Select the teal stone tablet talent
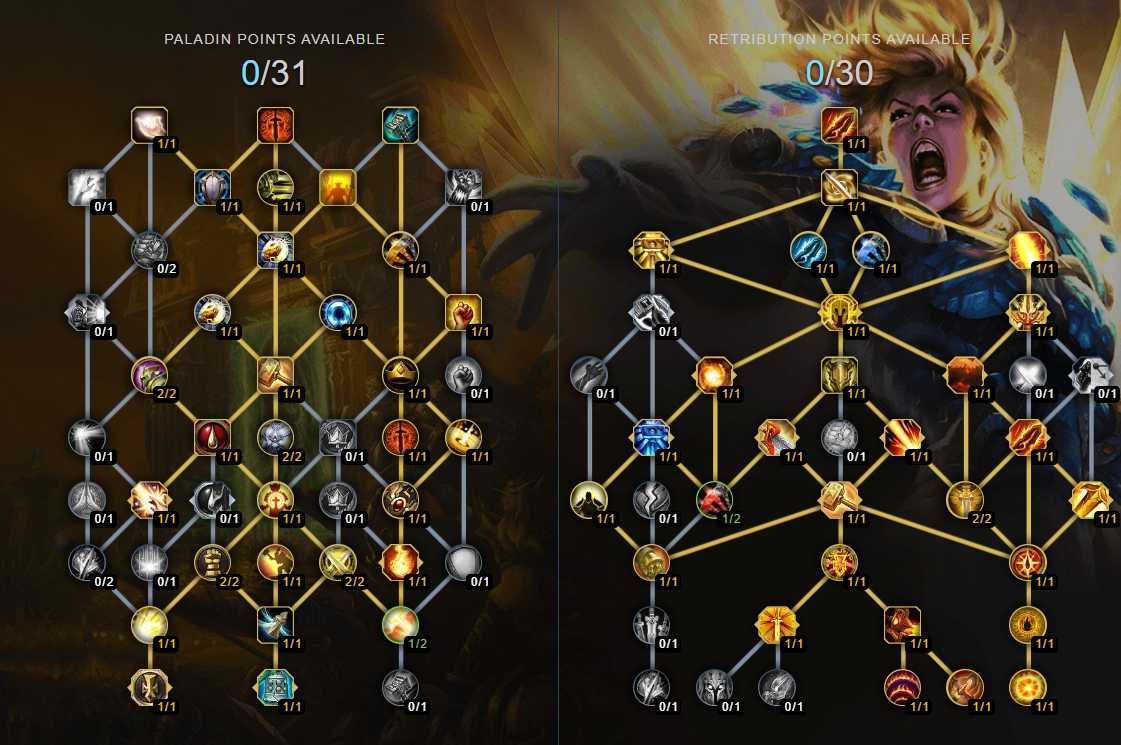 click(274, 686)
